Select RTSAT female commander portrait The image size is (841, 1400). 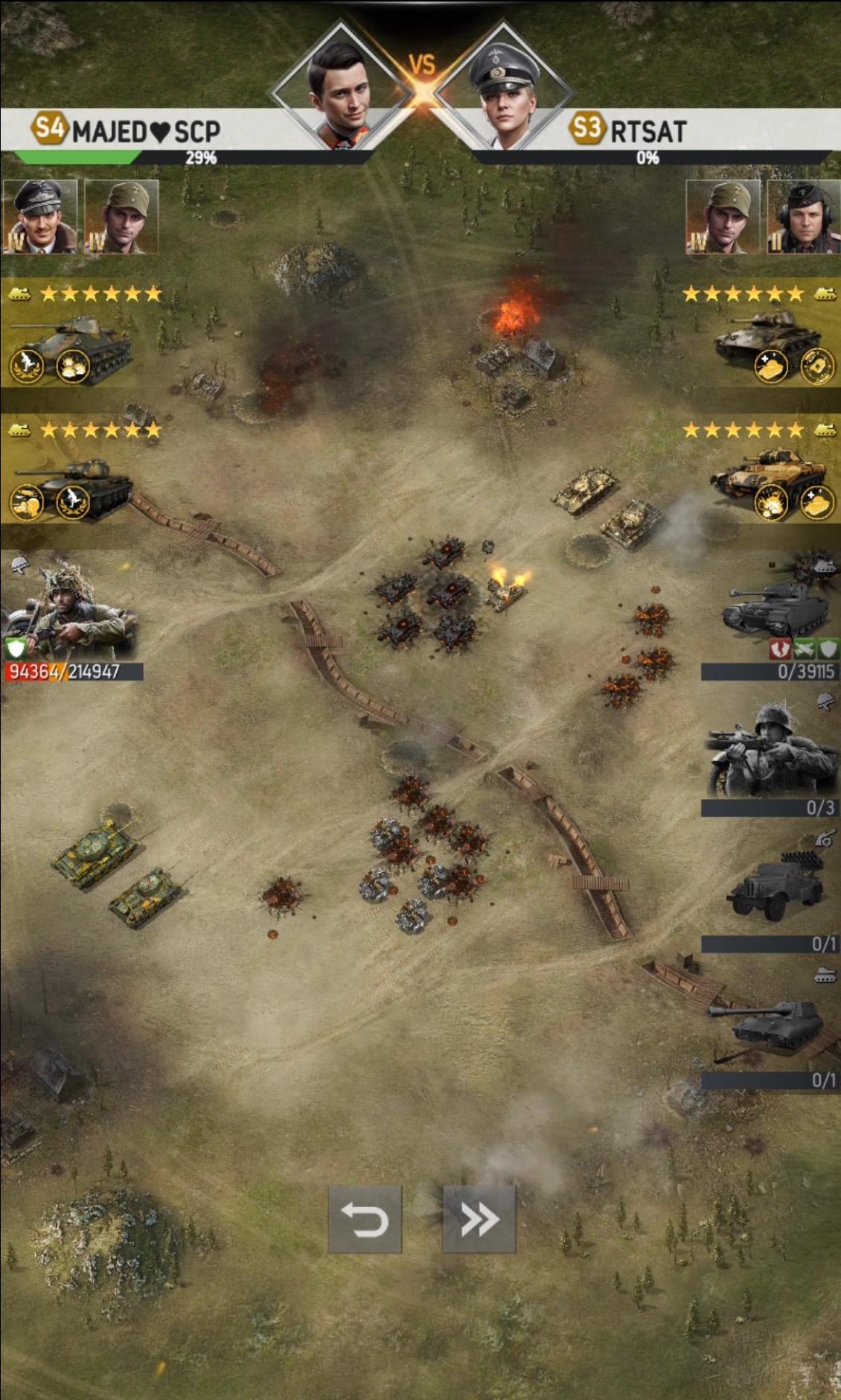click(504, 91)
